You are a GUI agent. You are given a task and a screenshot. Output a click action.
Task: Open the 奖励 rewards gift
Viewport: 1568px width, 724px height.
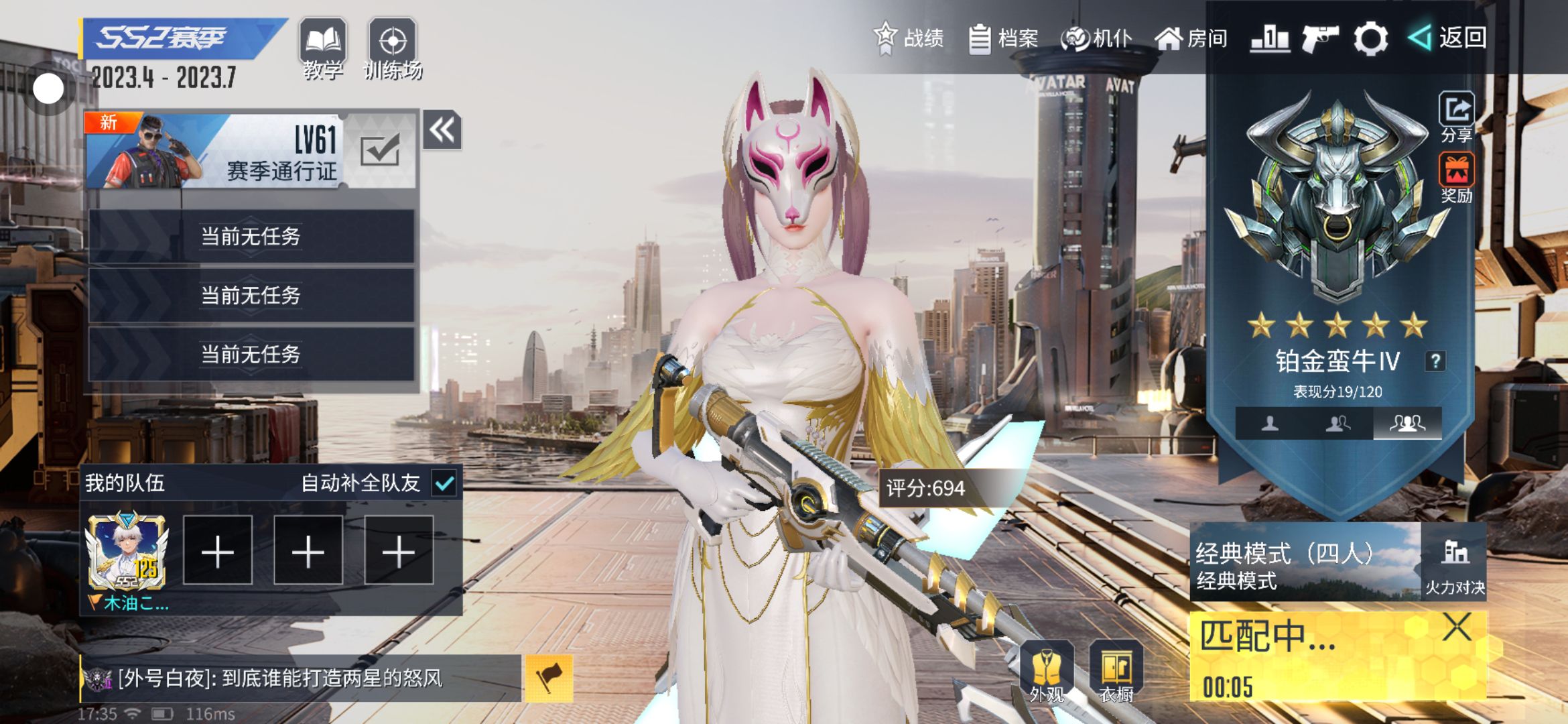[x=1456, y=176]
